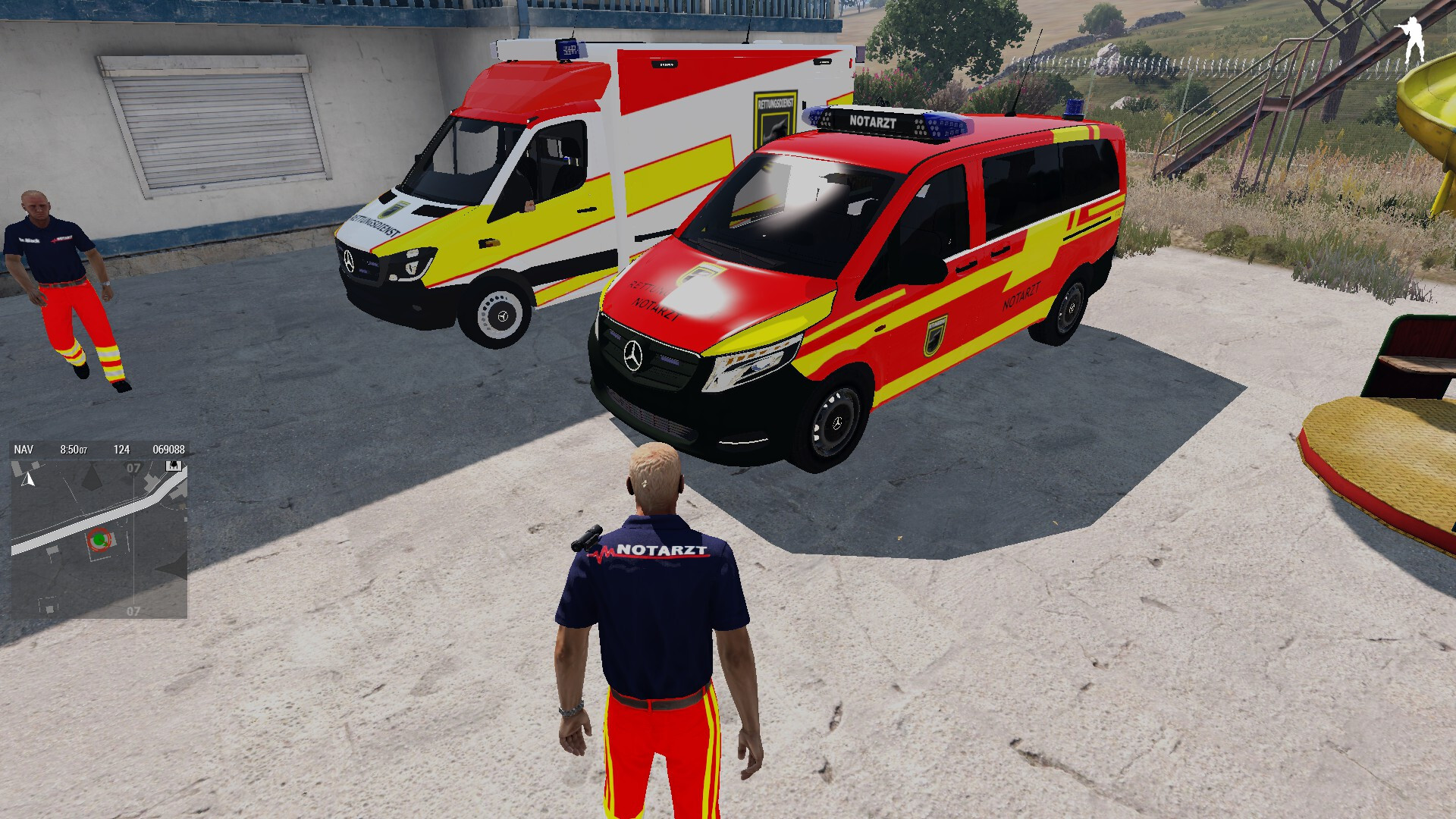Screen dimensions: 1456x819
Task: Click the soldier stance indicator icon
Action: coord(1412,39)
